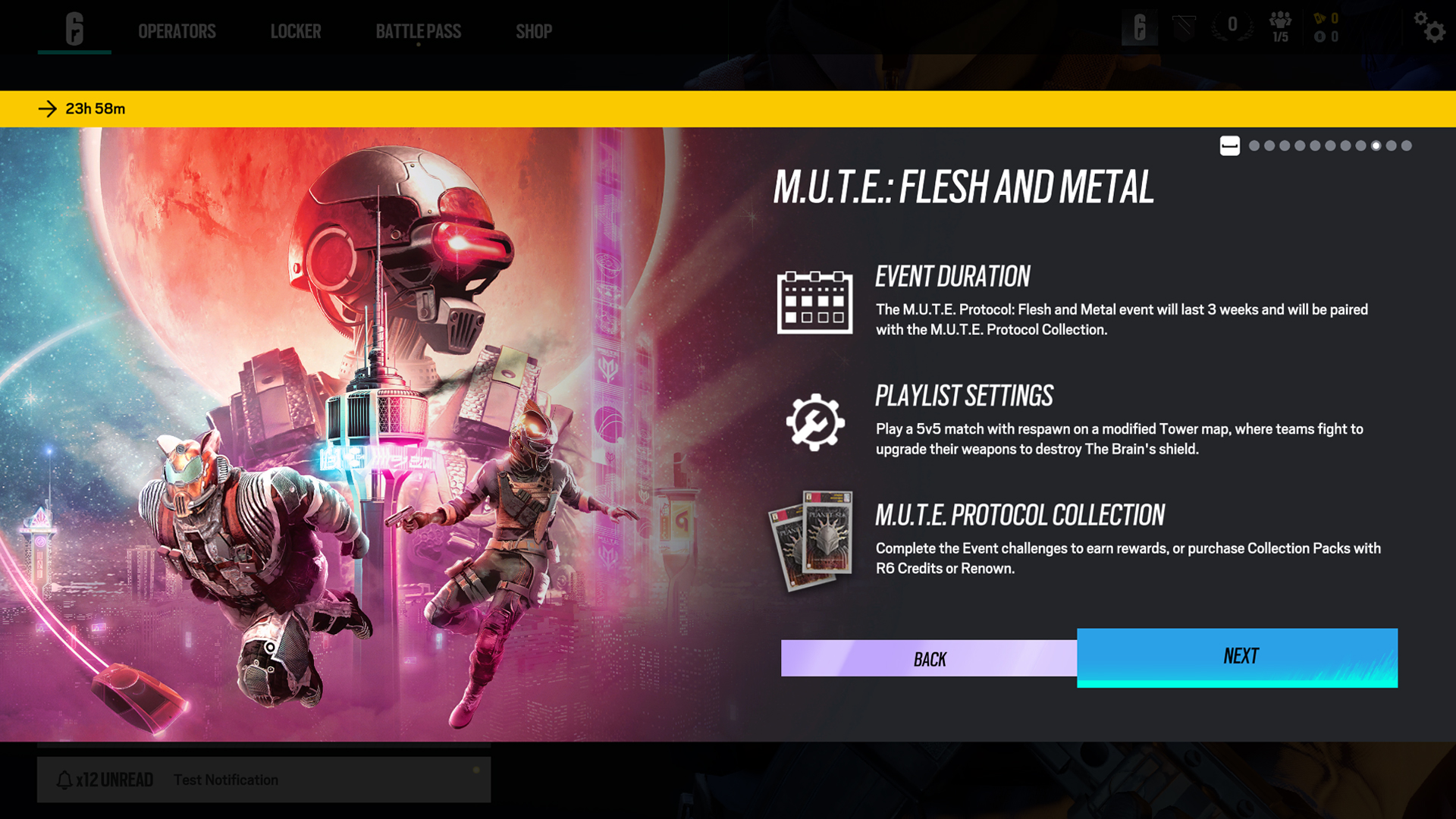Open the Battle Pass tab
This screenshot has height=819, width=1456.
tap(418, 31)
